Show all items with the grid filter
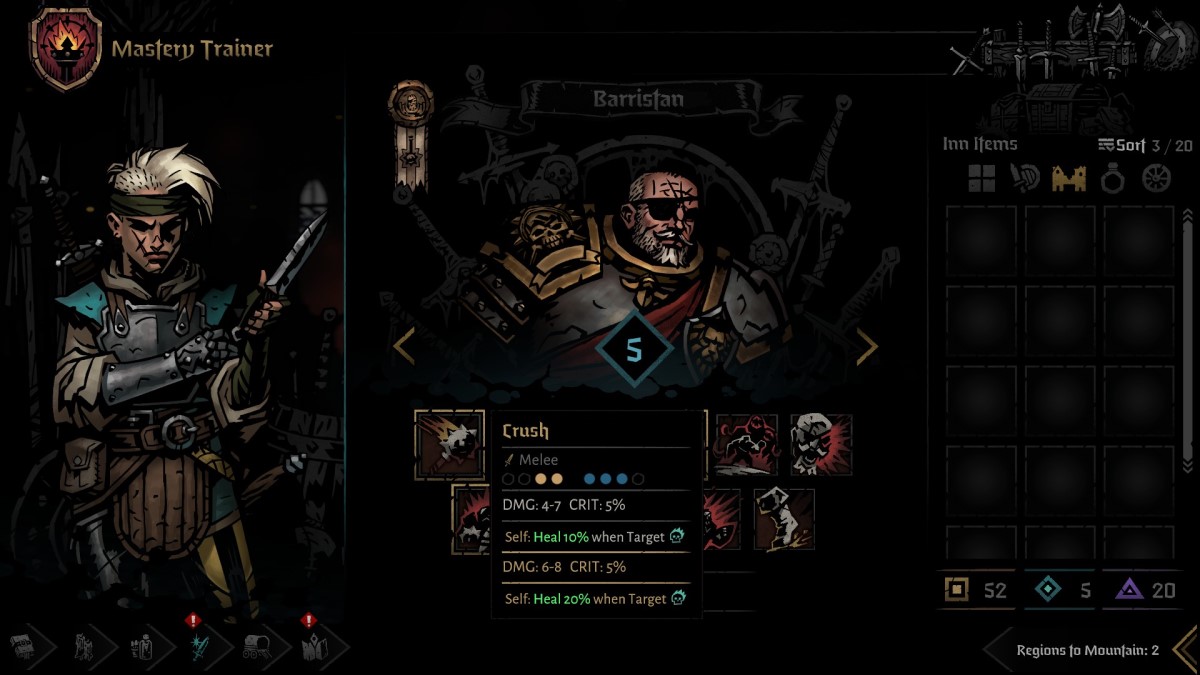The width and height of the screenshot is (1200, 675). coord(981,179)
